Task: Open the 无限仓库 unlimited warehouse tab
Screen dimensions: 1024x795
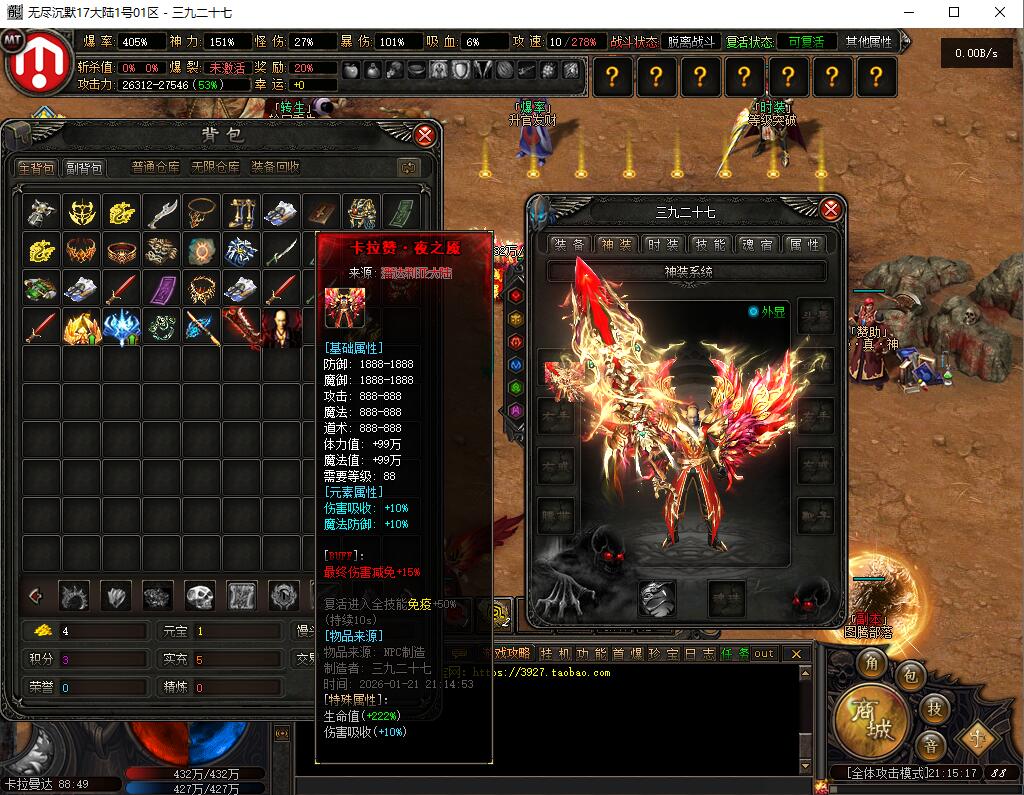Action: (x=215, y=168)
